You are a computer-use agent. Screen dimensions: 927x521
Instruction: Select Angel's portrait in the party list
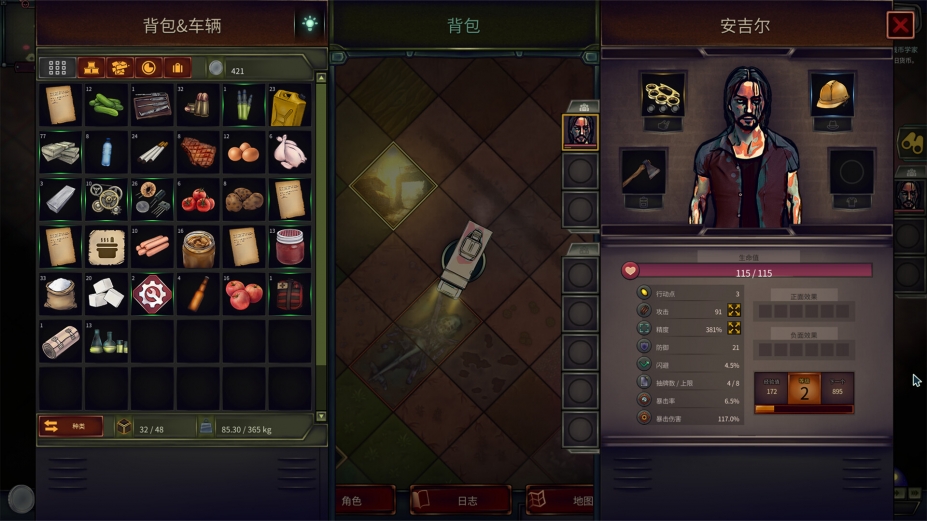click(x=580, y=131)
